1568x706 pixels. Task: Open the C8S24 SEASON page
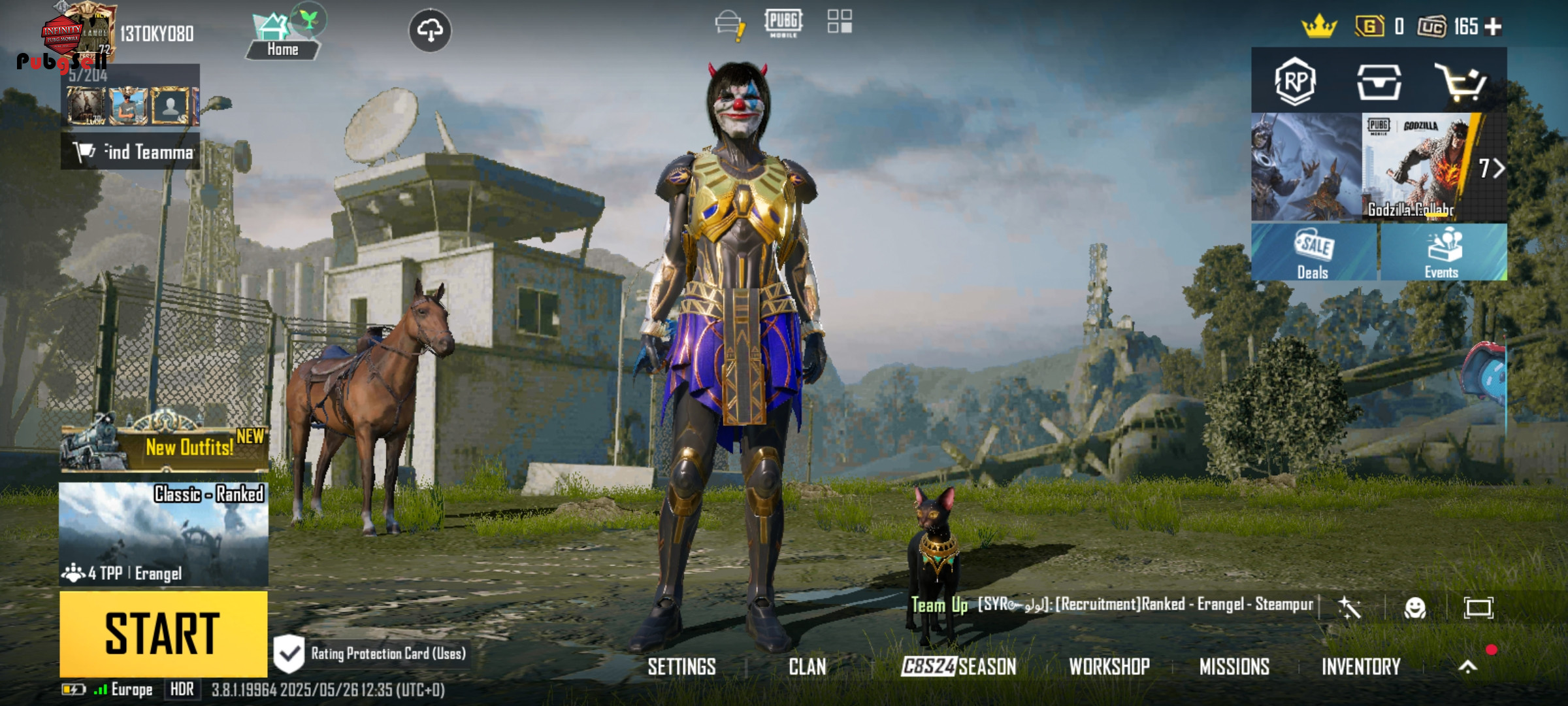pyautogui.click(x=958, y=667)
